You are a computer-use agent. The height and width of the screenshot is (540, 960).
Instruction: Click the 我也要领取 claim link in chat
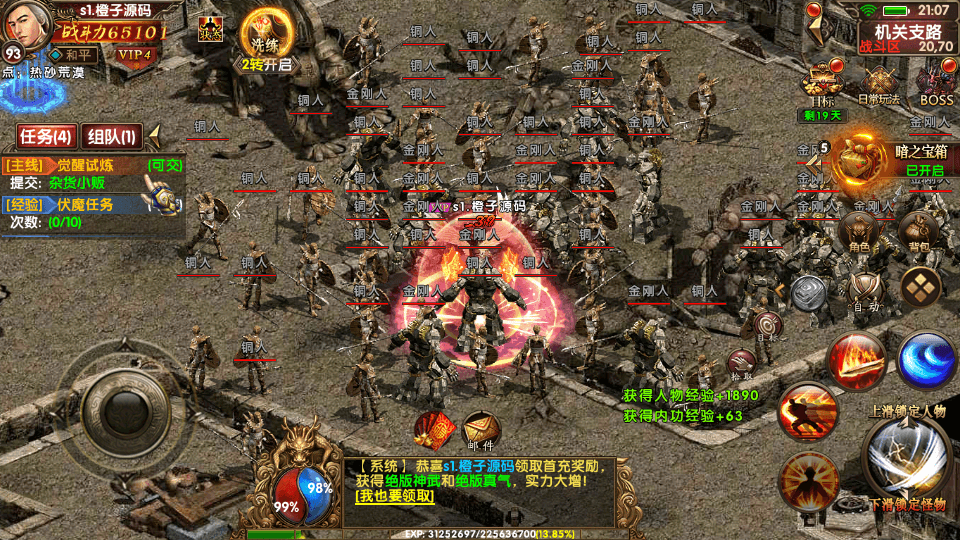coord(394,496)
